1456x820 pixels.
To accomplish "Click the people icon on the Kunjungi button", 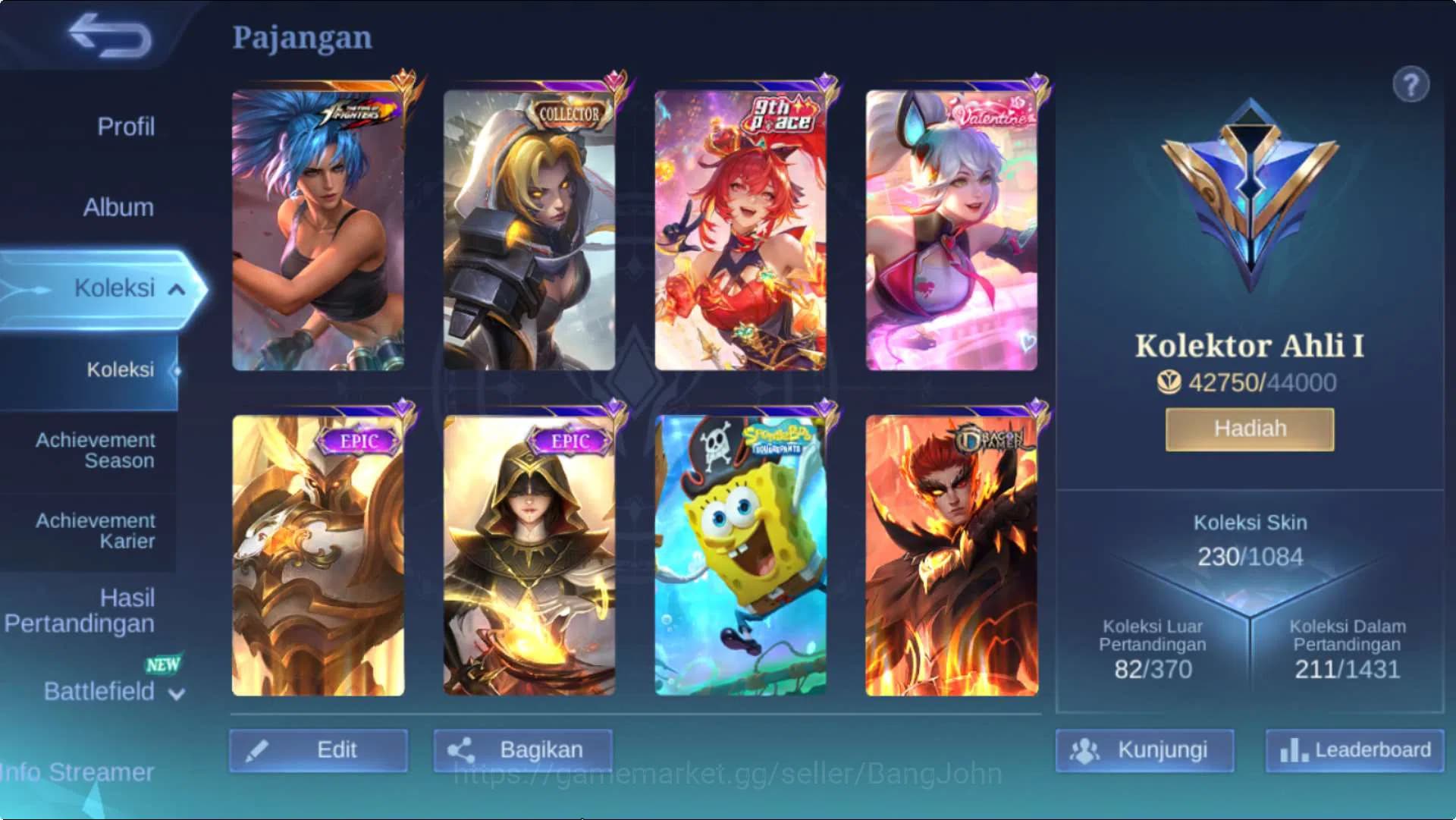I will [1087, 751].
